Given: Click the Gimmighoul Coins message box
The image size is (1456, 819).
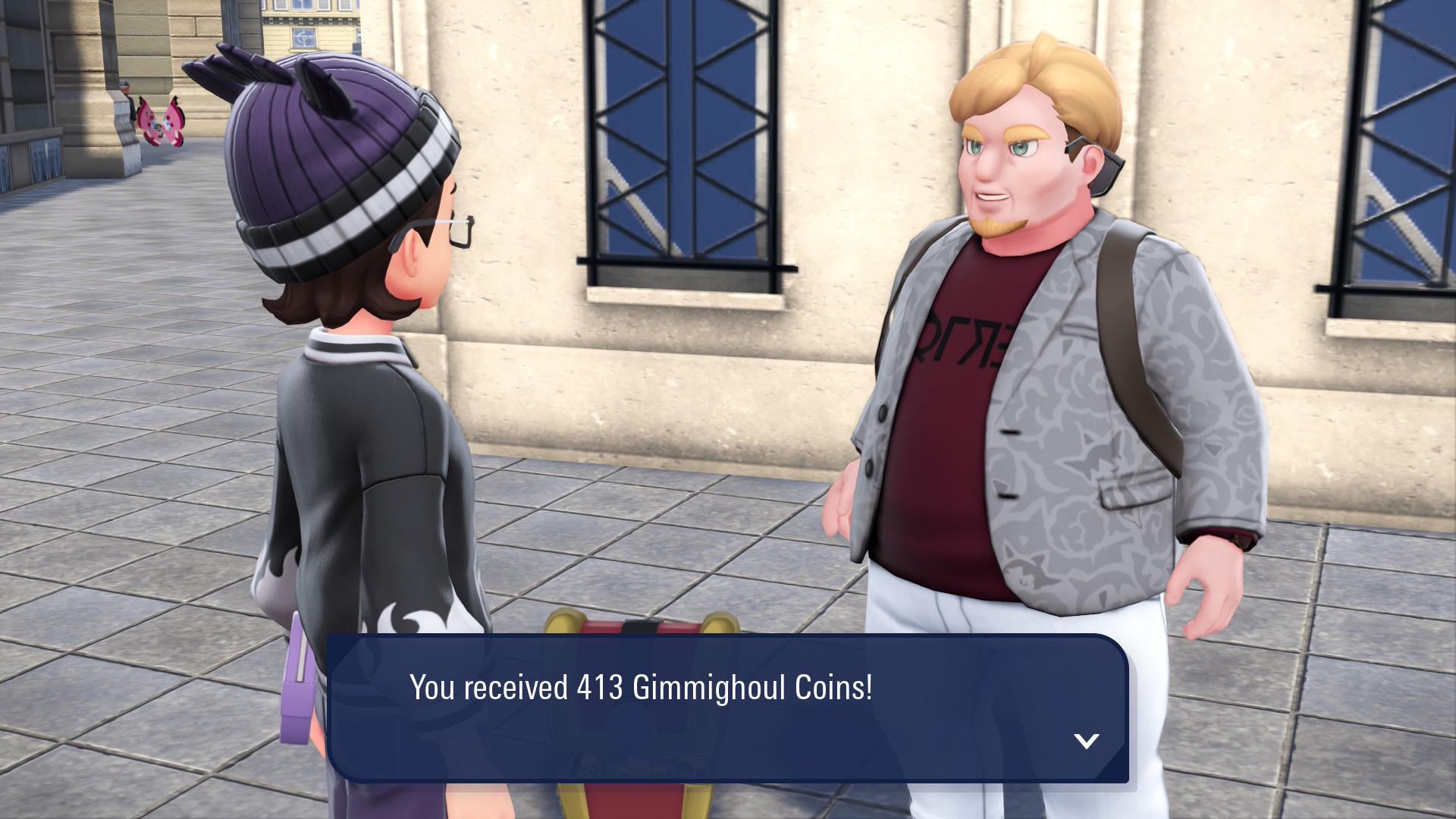Looking at the screenshot, I should coord(727,708).
